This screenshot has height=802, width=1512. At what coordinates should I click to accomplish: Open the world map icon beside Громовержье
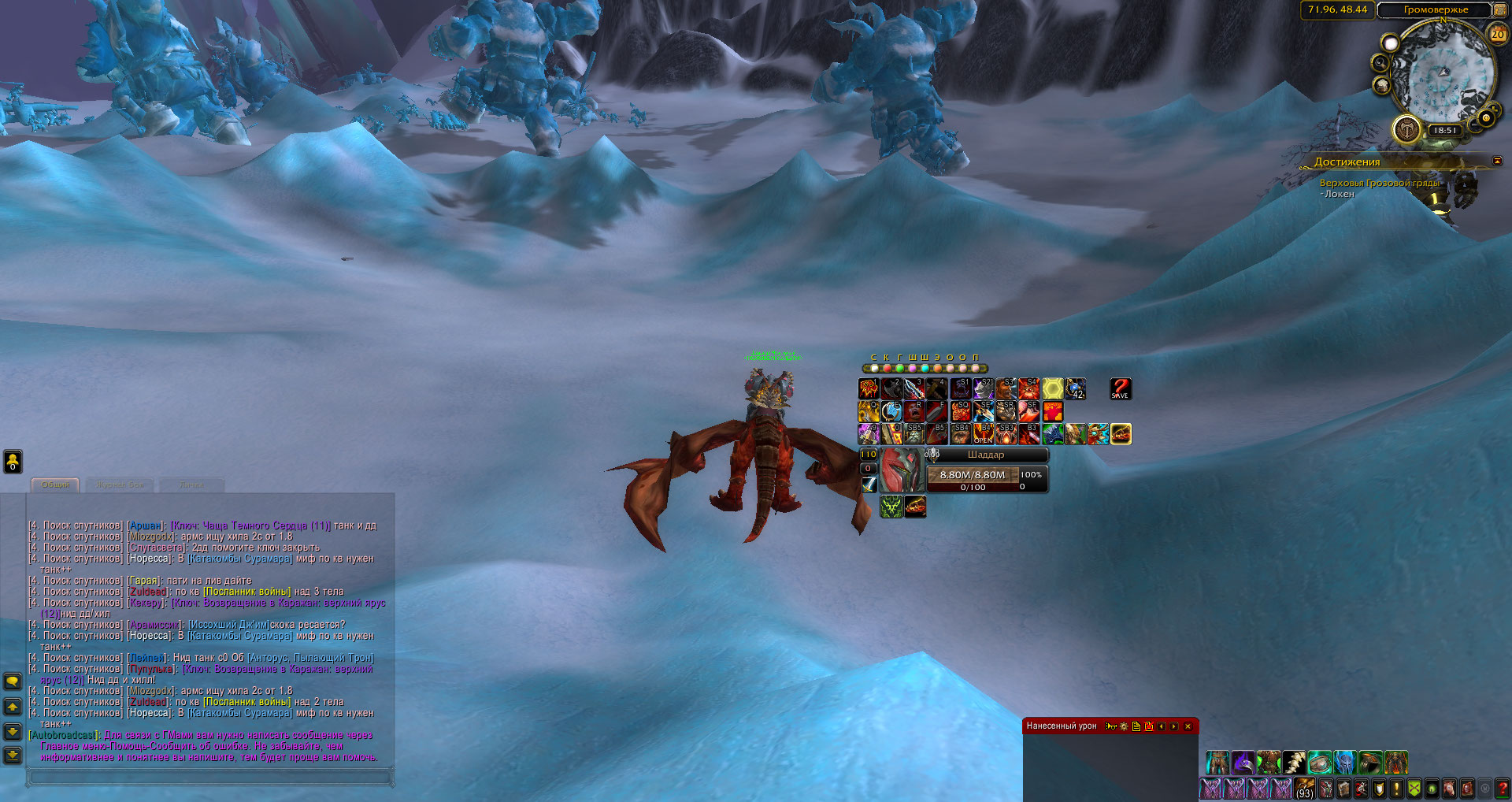coord(1502,9)
